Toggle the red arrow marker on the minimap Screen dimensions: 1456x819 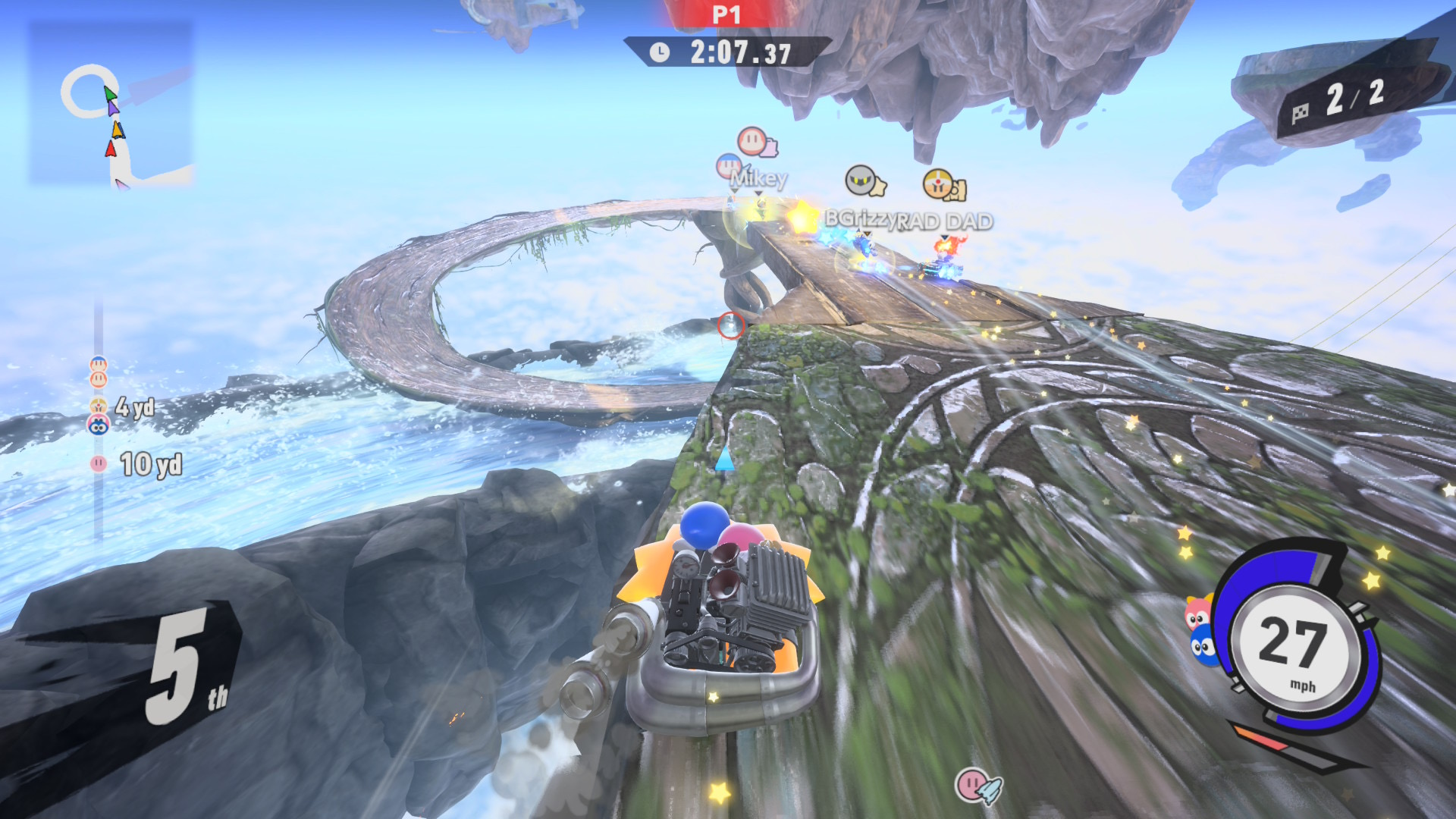pos(111,149)
